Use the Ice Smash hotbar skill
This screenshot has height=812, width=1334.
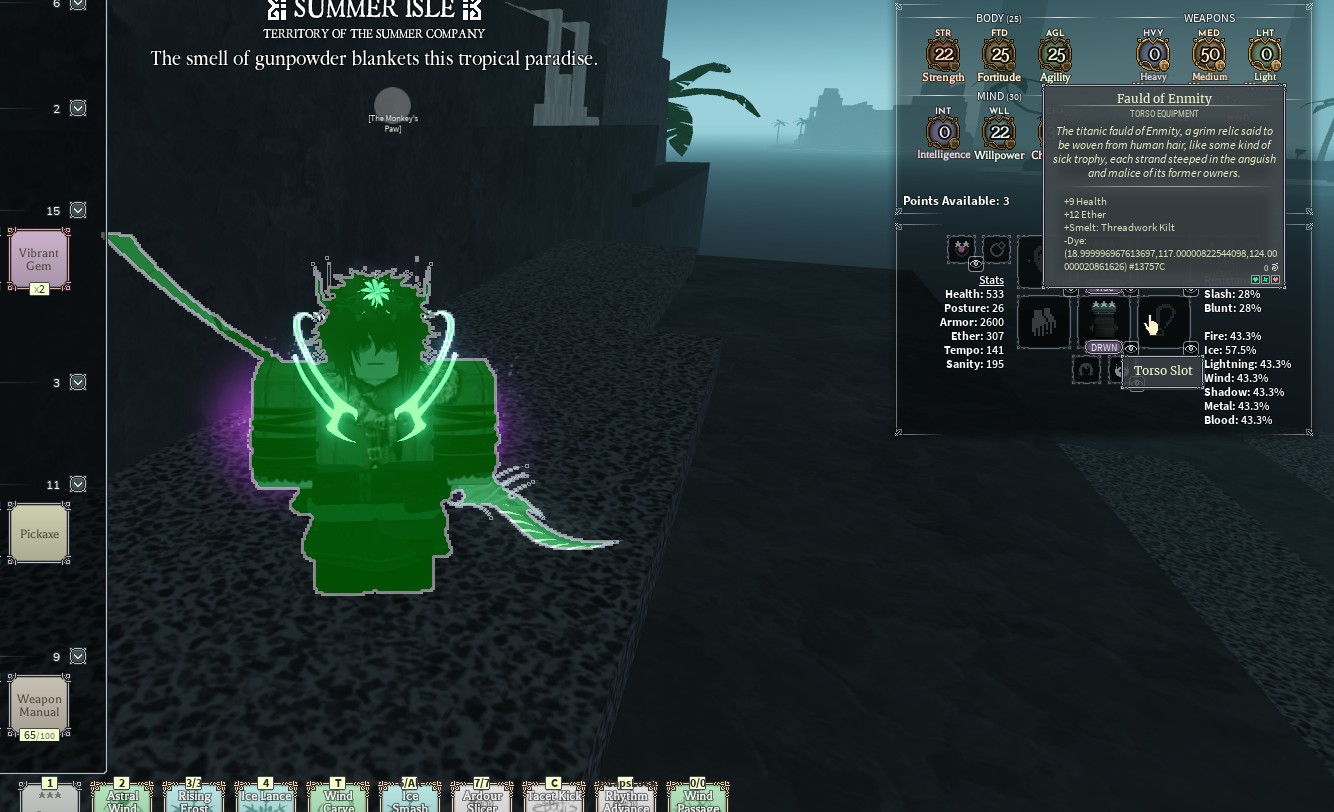coord(409,798)
